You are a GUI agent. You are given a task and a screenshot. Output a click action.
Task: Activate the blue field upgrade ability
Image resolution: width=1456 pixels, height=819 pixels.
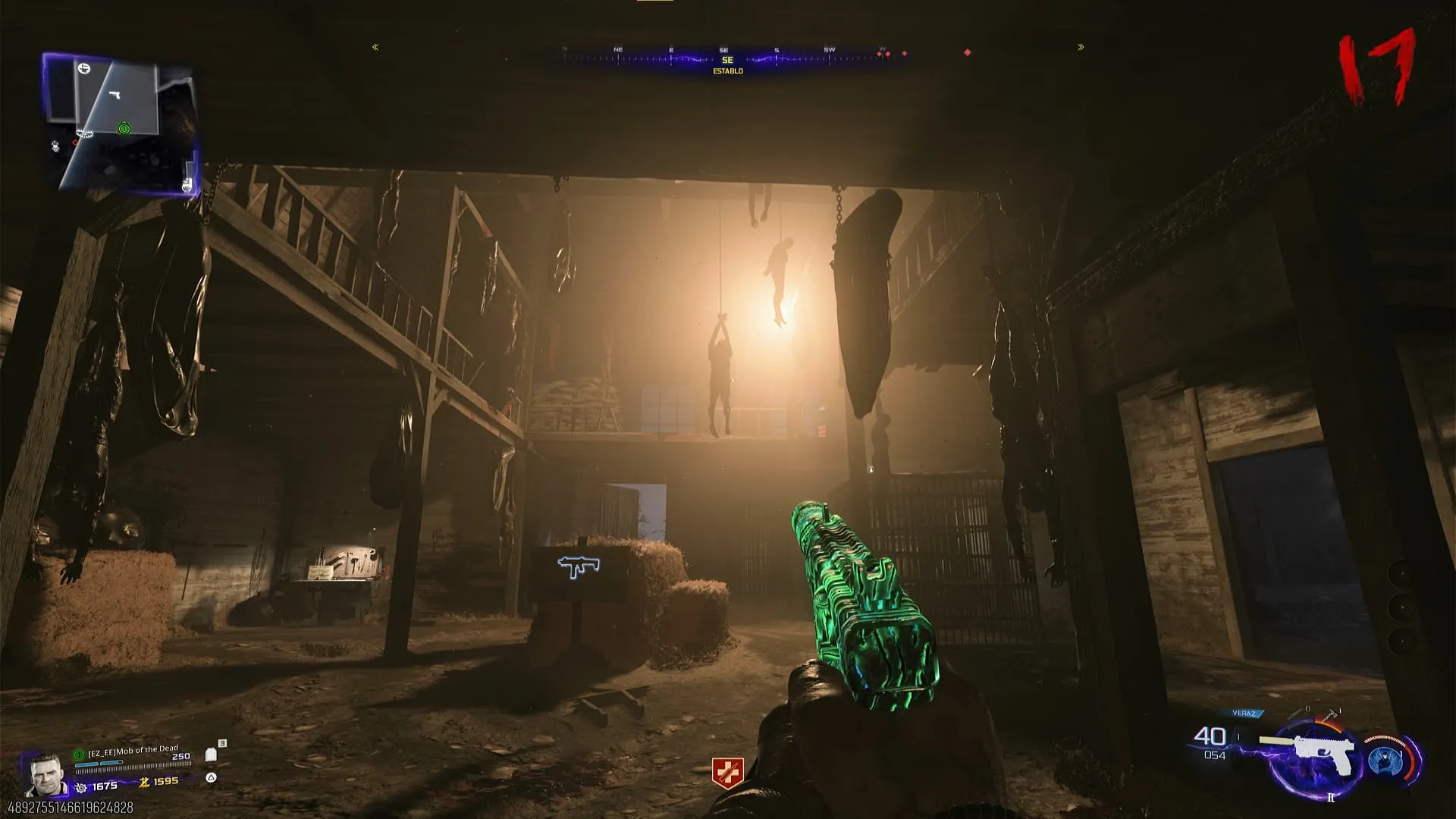[1386, 761]
